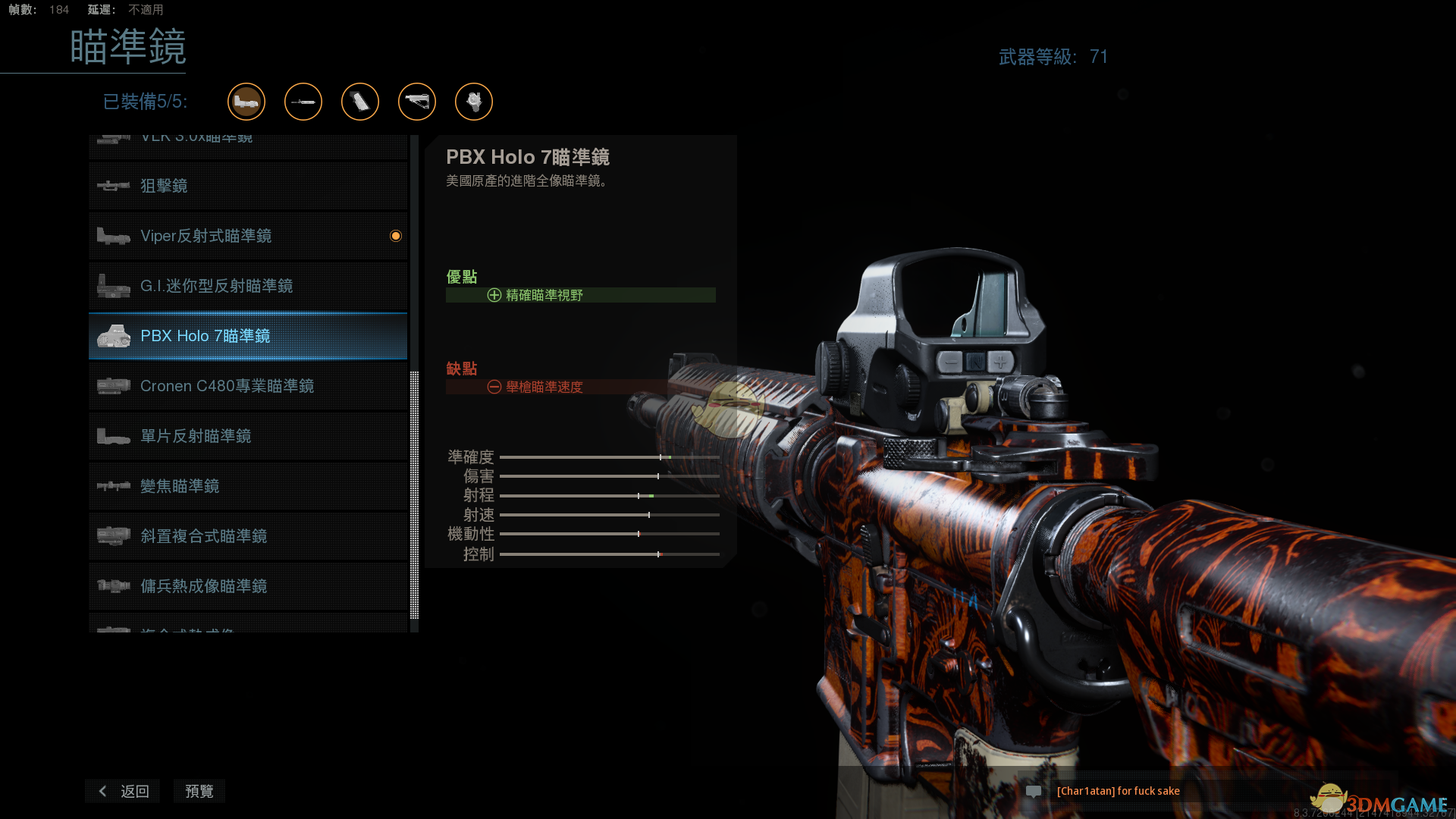
Task: Select the equipped barrel attachment icon
Action: coord(303,102)
